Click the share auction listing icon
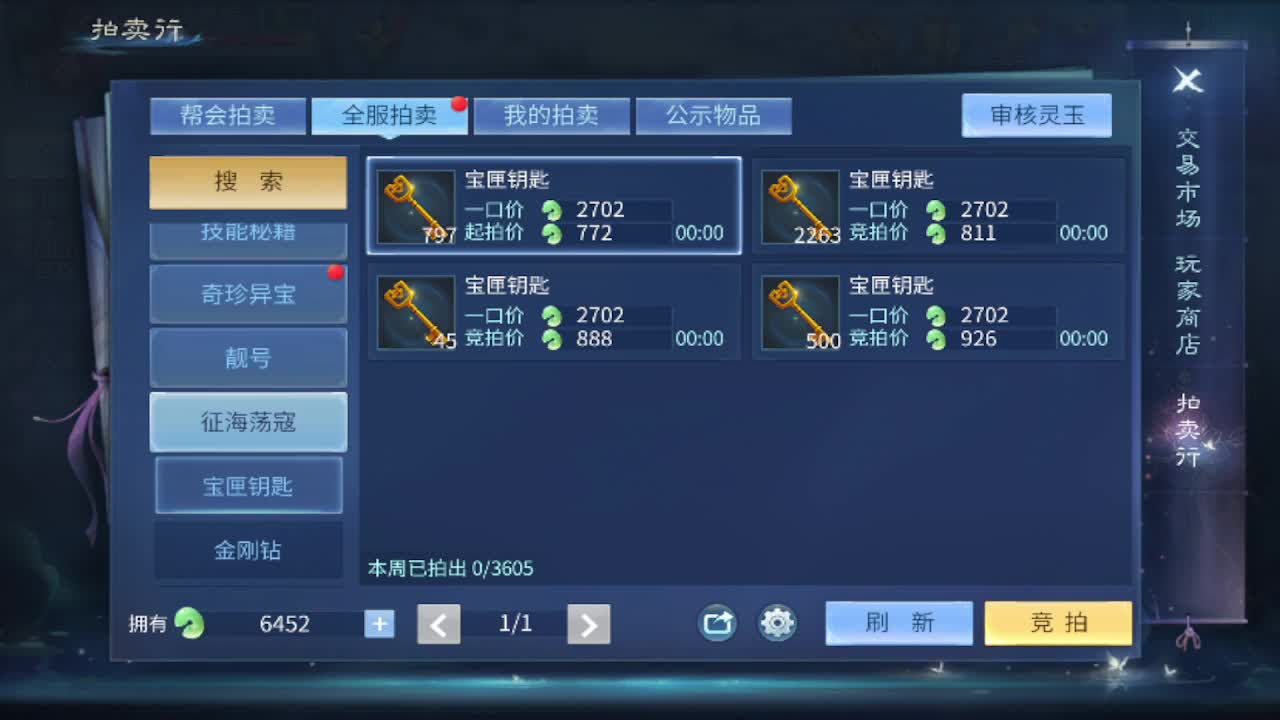 pyautogui.click(x=716, y=622)
